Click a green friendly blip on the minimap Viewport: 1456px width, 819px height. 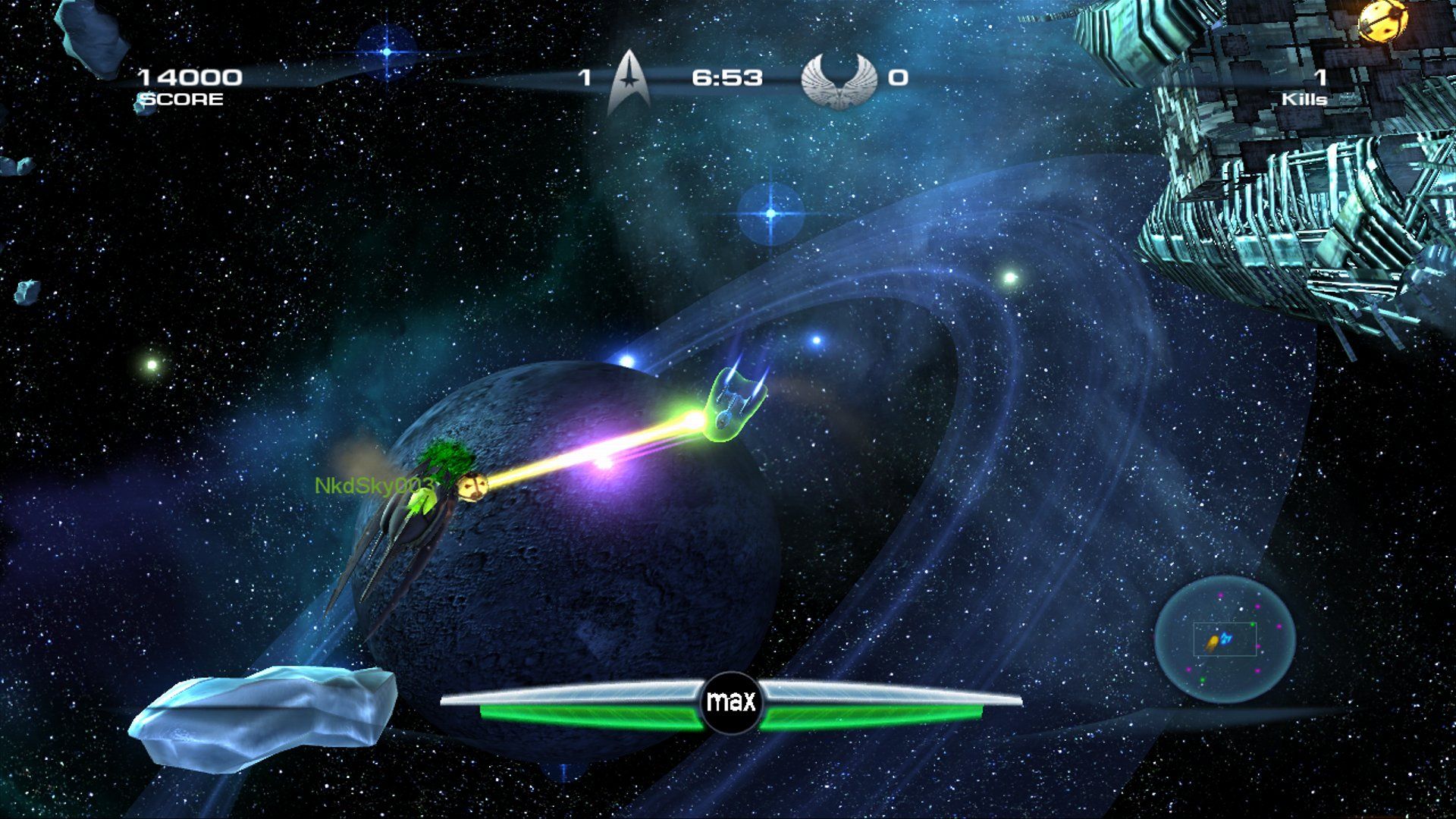point(1253,624)
